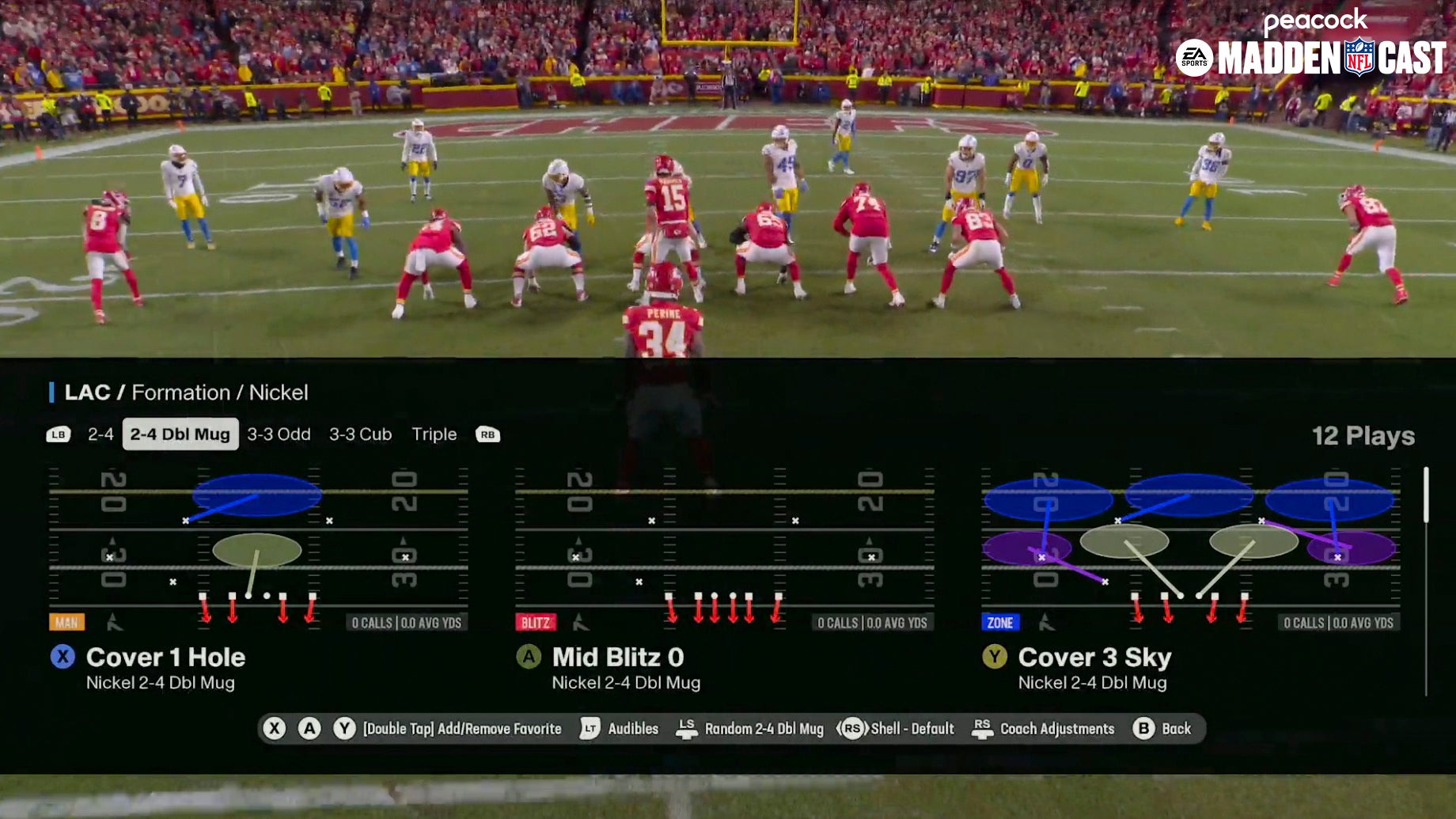Screen dimensions: 1456x819
Task: Click the RB bumper icon after Triple
Action: click(488, 434)
